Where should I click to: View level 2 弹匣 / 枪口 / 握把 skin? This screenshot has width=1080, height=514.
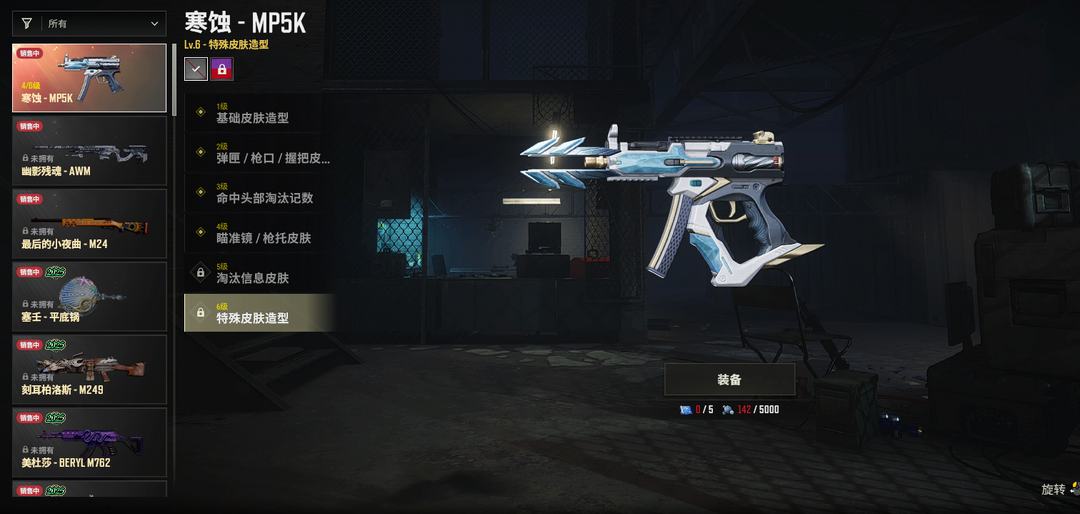[x=259, y=153]
